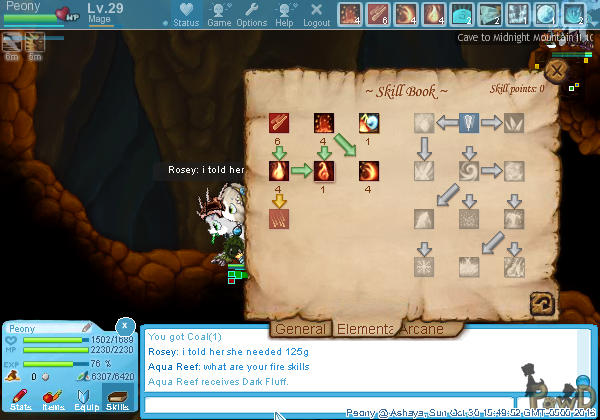Open the Status menu
Viewport: 600px width, 420px height.
(186, 15)
